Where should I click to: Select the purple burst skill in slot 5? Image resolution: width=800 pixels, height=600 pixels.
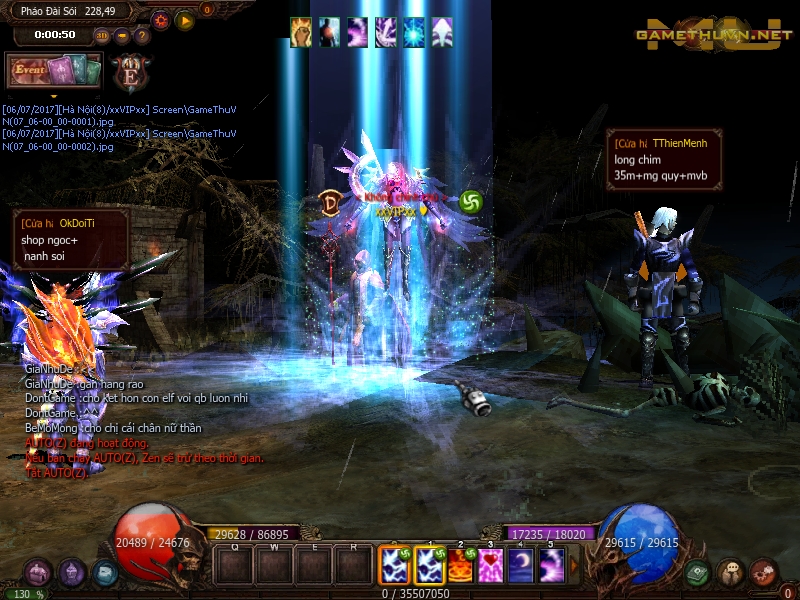tap(551, 566)
